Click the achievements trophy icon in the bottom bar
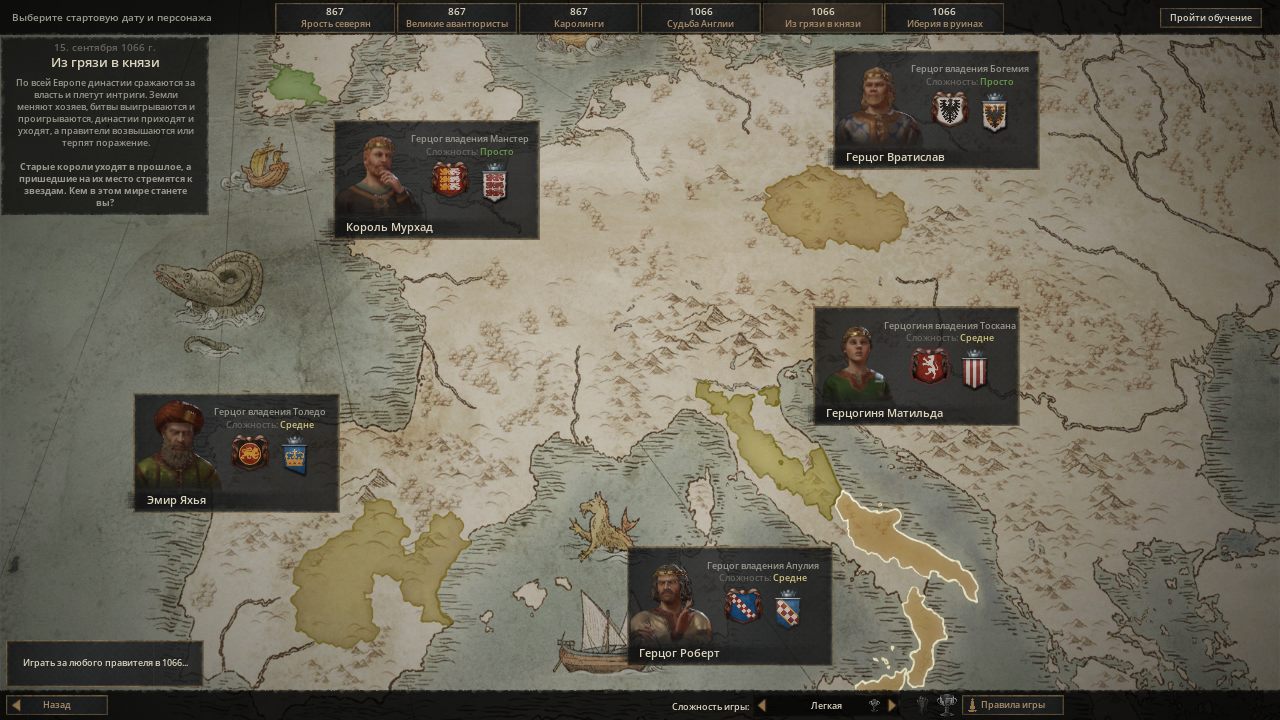 click(946, 705)
